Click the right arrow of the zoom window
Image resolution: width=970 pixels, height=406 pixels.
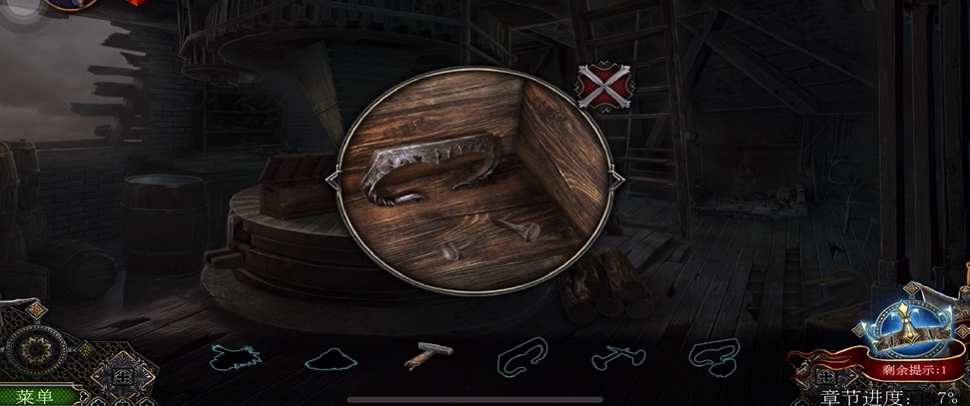(617, 179)
